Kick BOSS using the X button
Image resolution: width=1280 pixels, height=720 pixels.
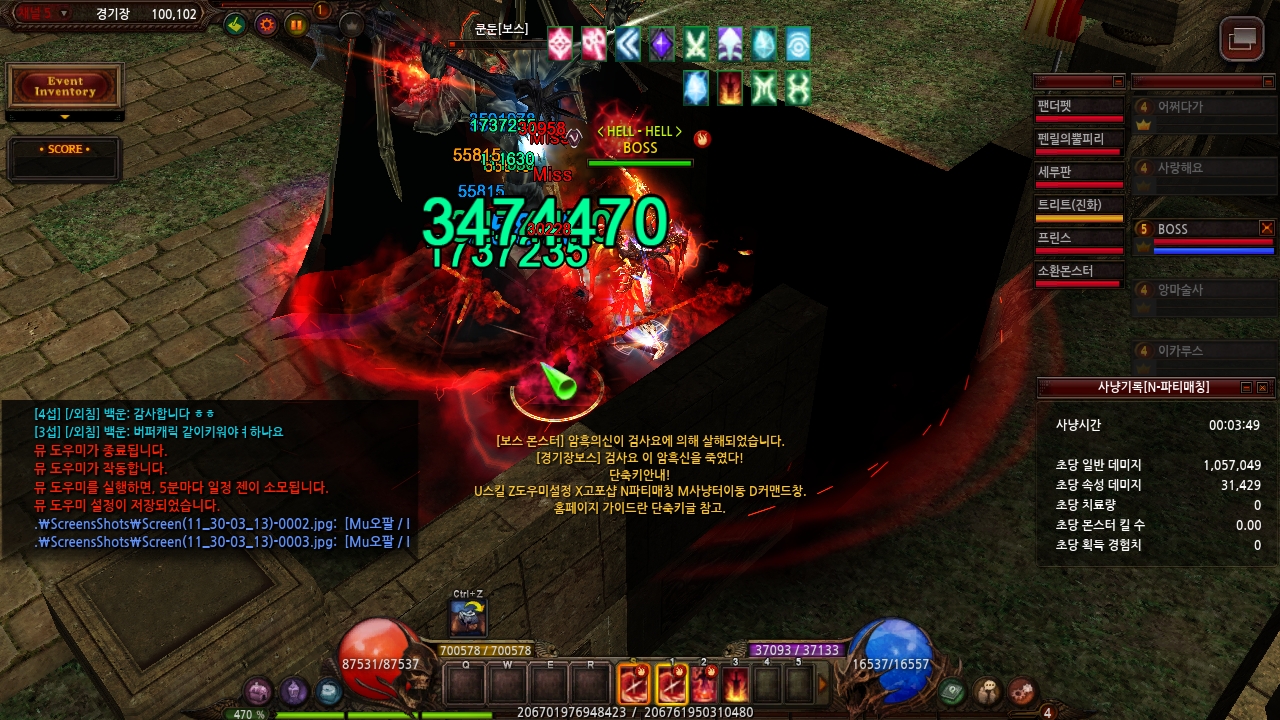point(1267,228)
